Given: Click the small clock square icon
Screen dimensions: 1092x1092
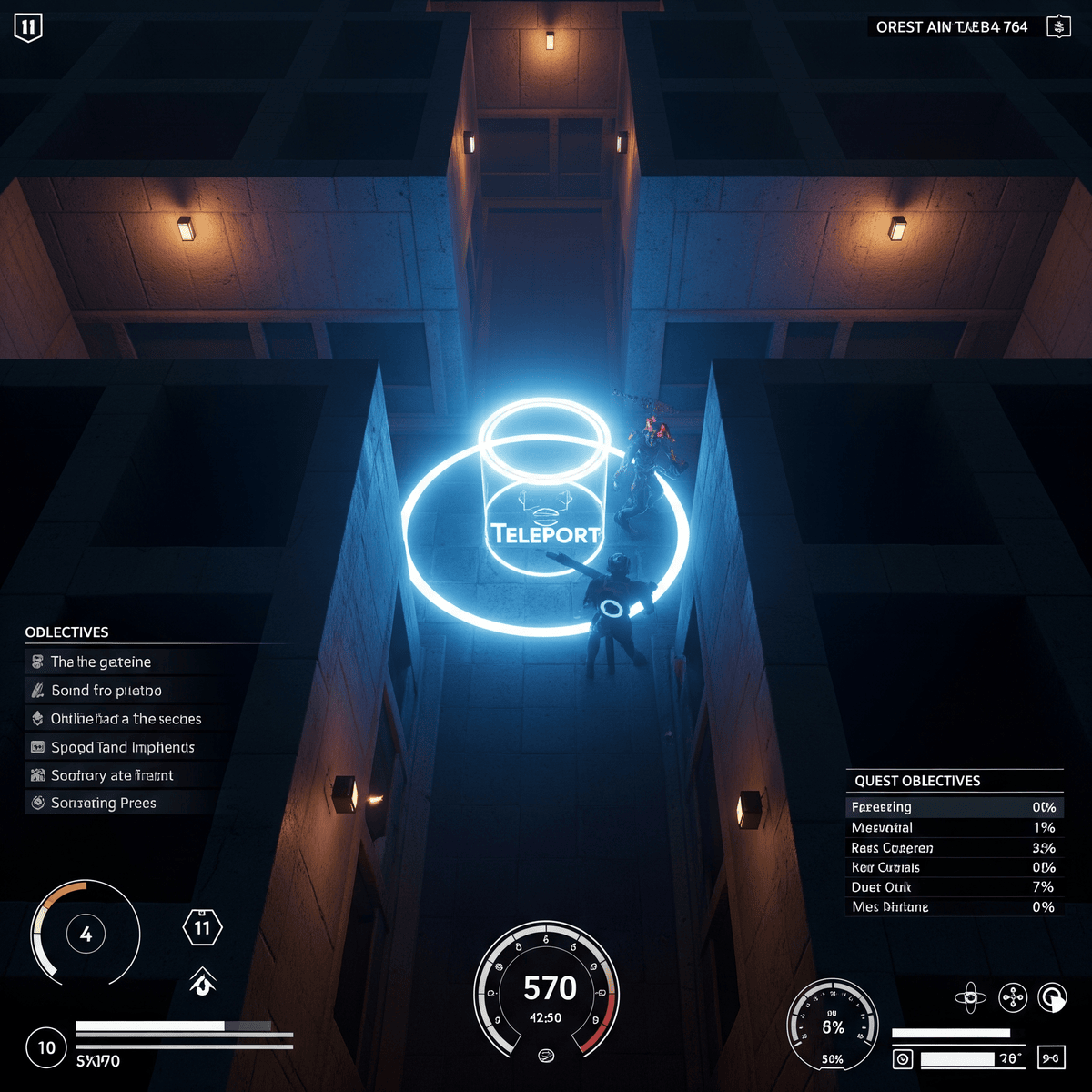Looking at the screenshot, I should pyautogui.click(x=903, y=1059).
